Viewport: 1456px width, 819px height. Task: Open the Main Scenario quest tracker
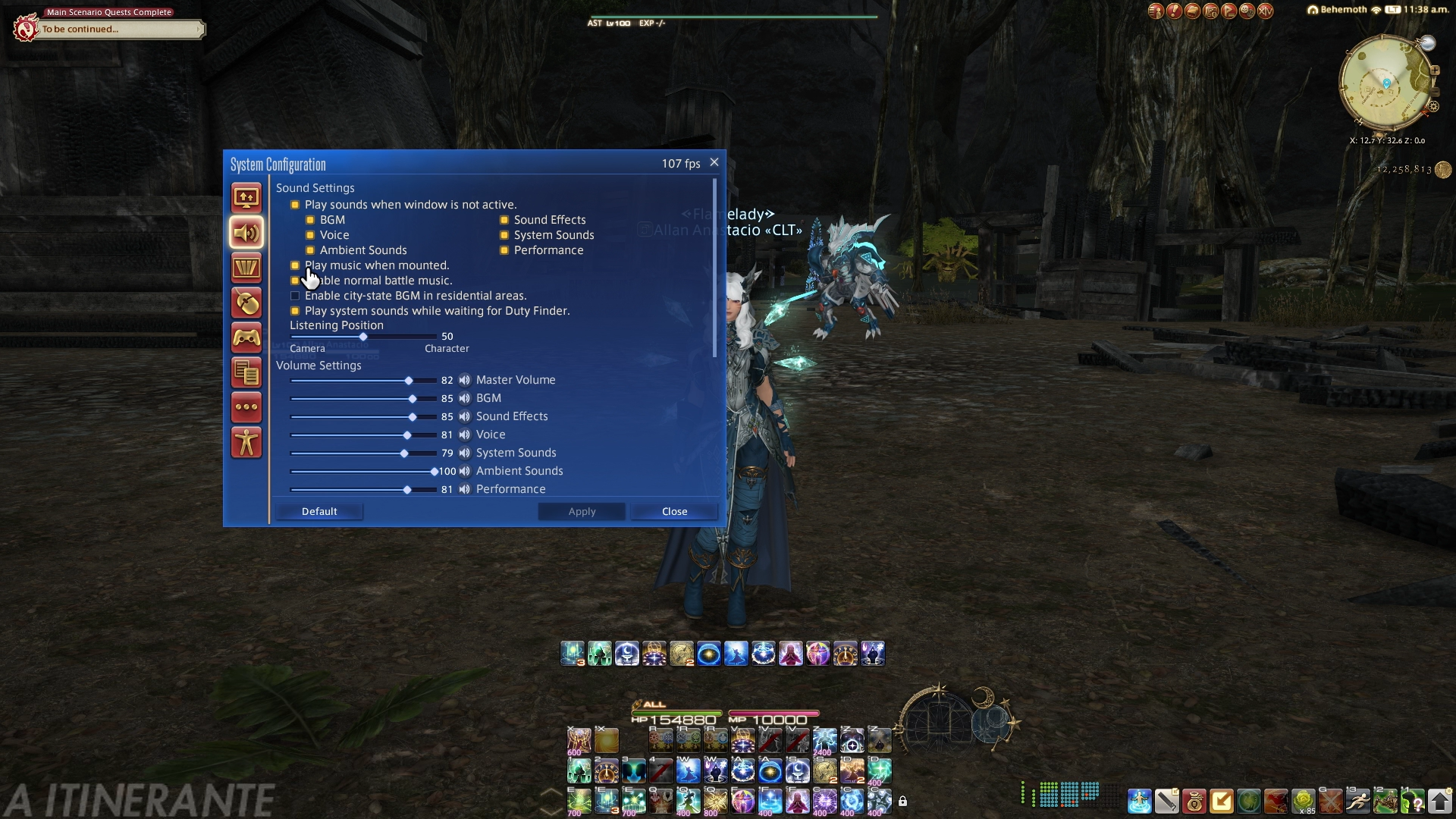[x=114, y=29]
